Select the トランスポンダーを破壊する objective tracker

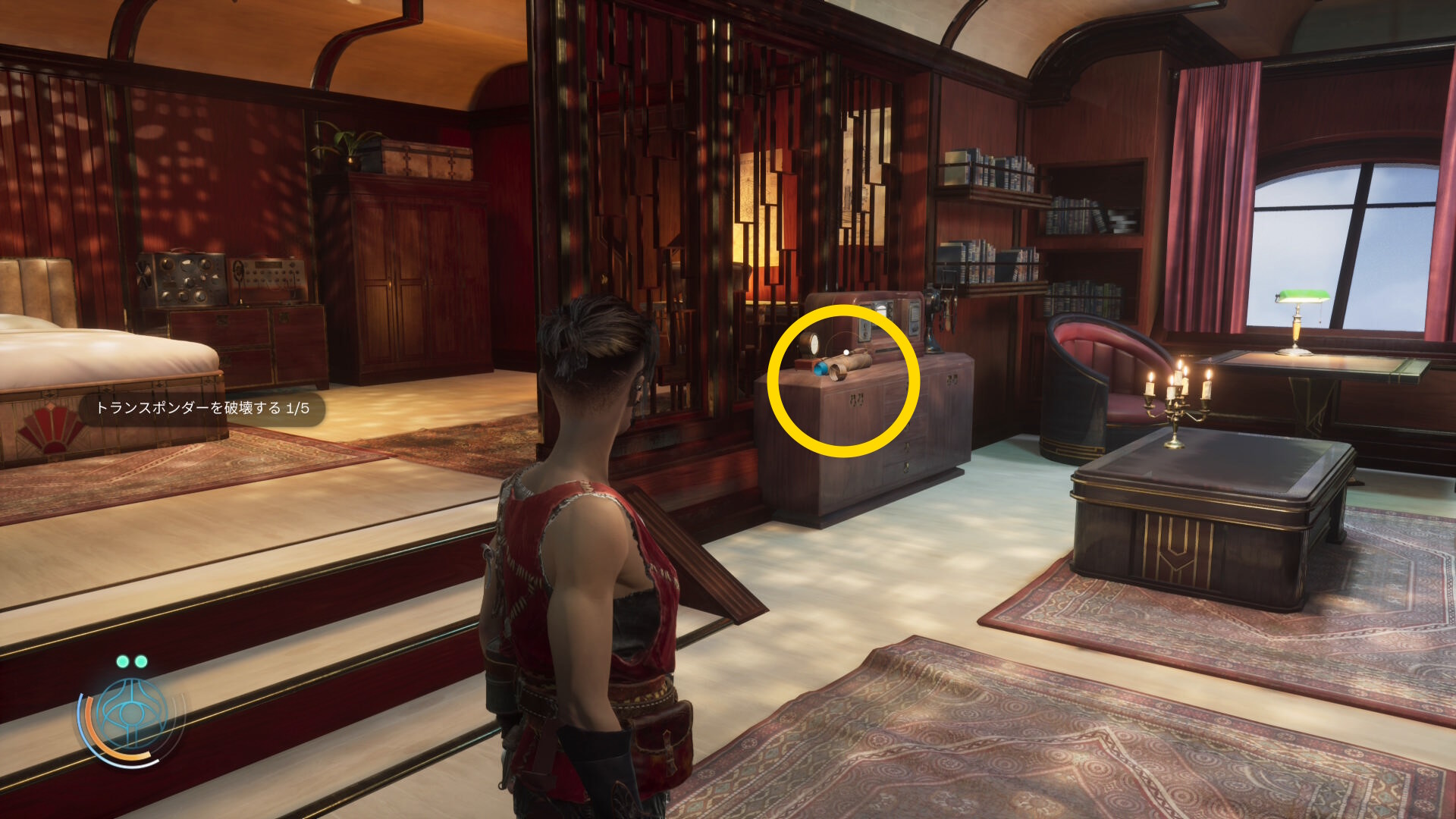[x=202, y=409]
